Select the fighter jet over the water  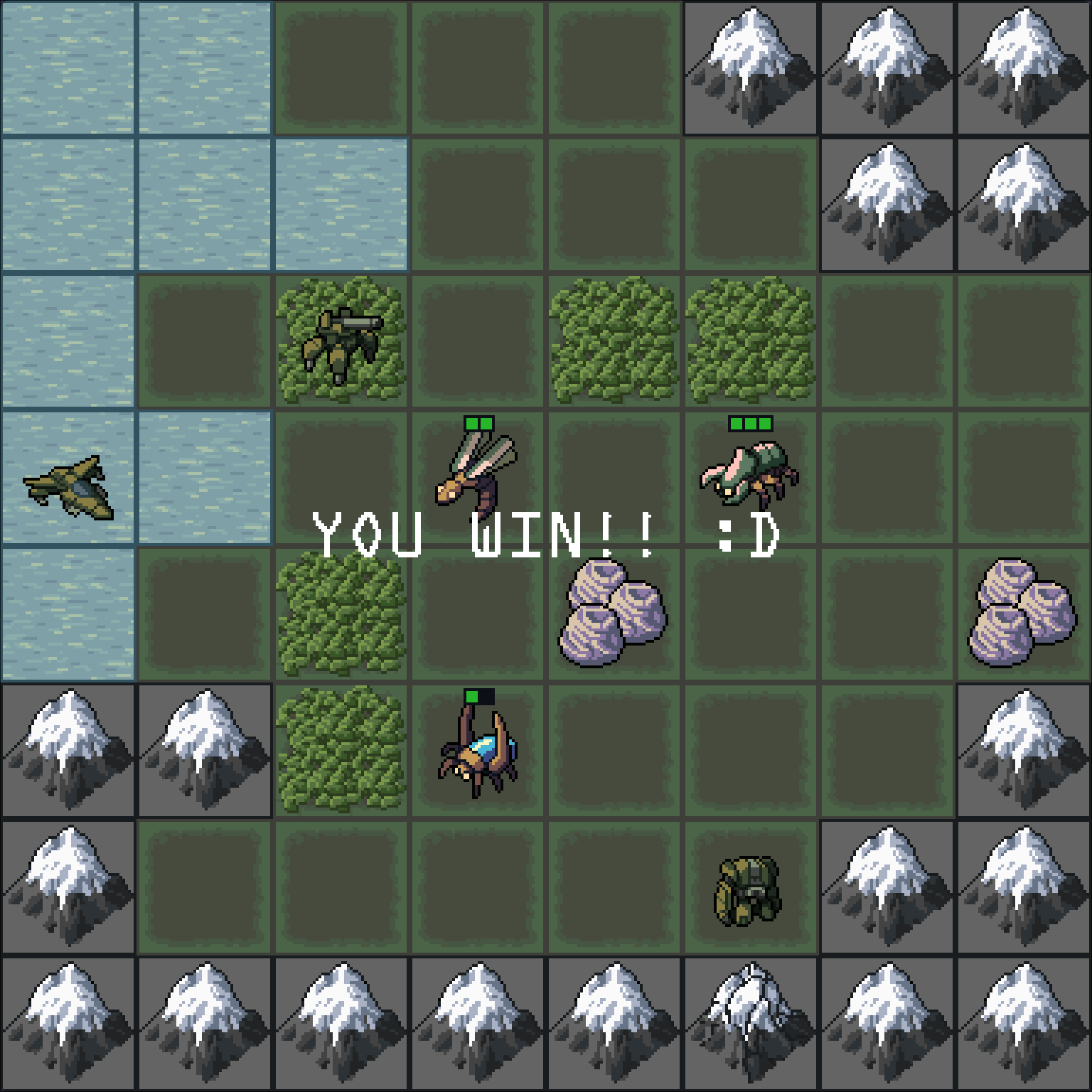click(68, 488)
